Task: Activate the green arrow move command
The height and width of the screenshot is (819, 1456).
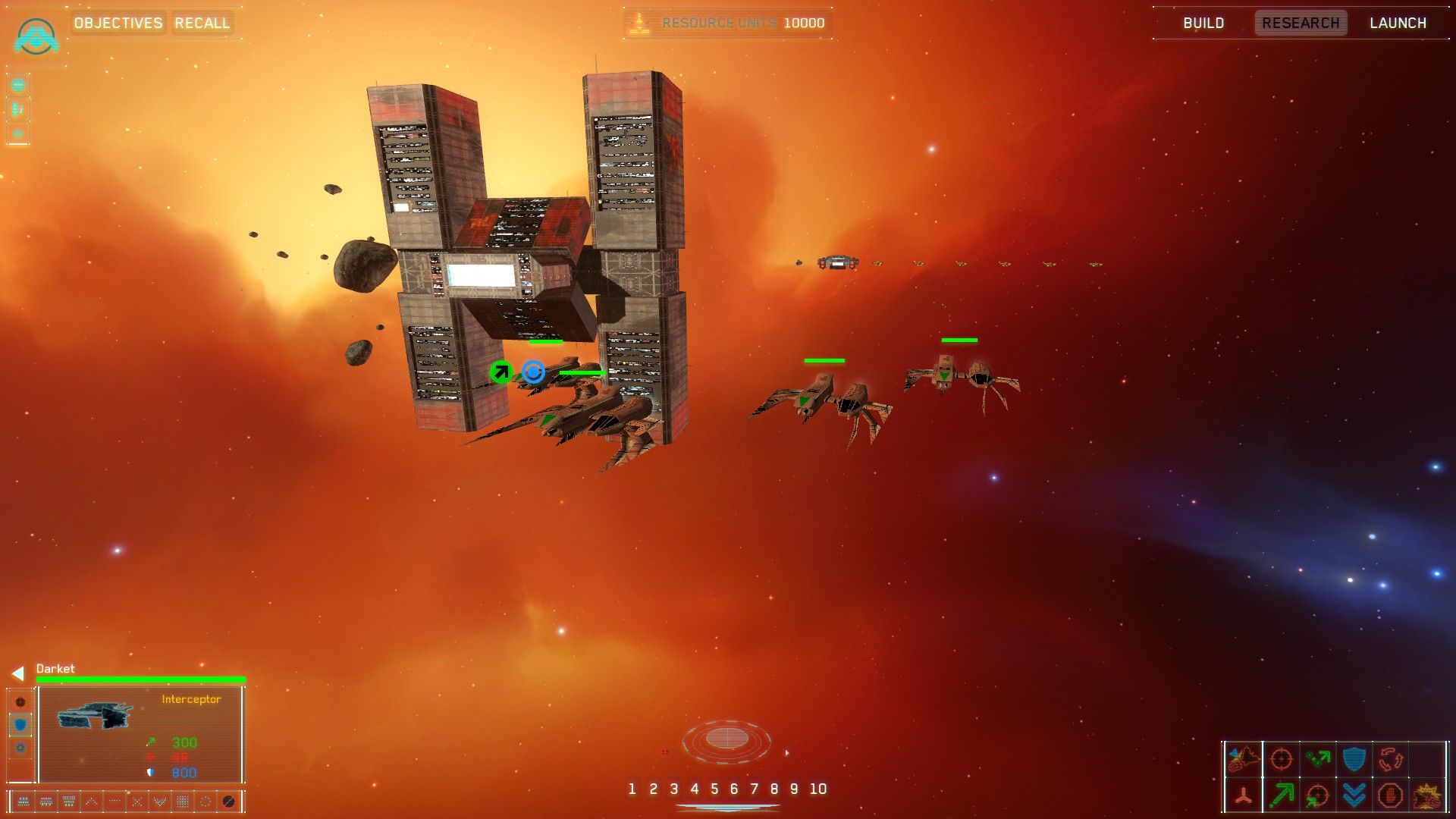Action: point(1281,795)
